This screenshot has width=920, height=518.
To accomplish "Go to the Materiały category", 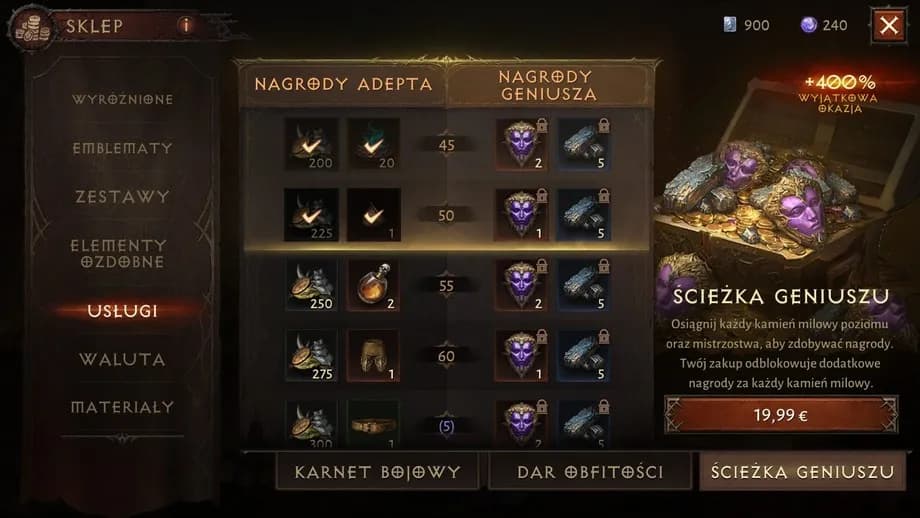I will coord(122,407).
